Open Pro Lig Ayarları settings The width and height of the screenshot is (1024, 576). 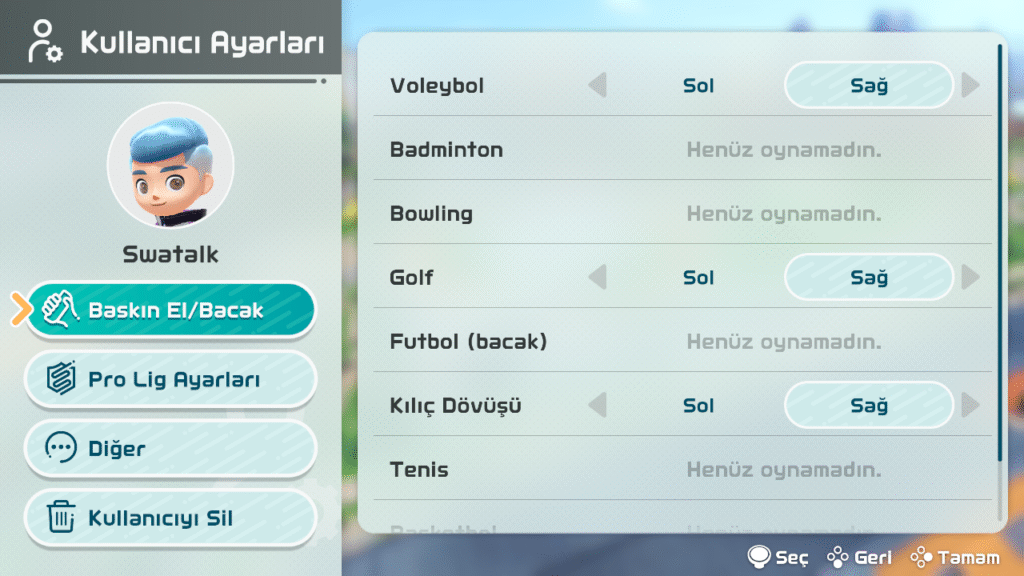coord(170,380)
